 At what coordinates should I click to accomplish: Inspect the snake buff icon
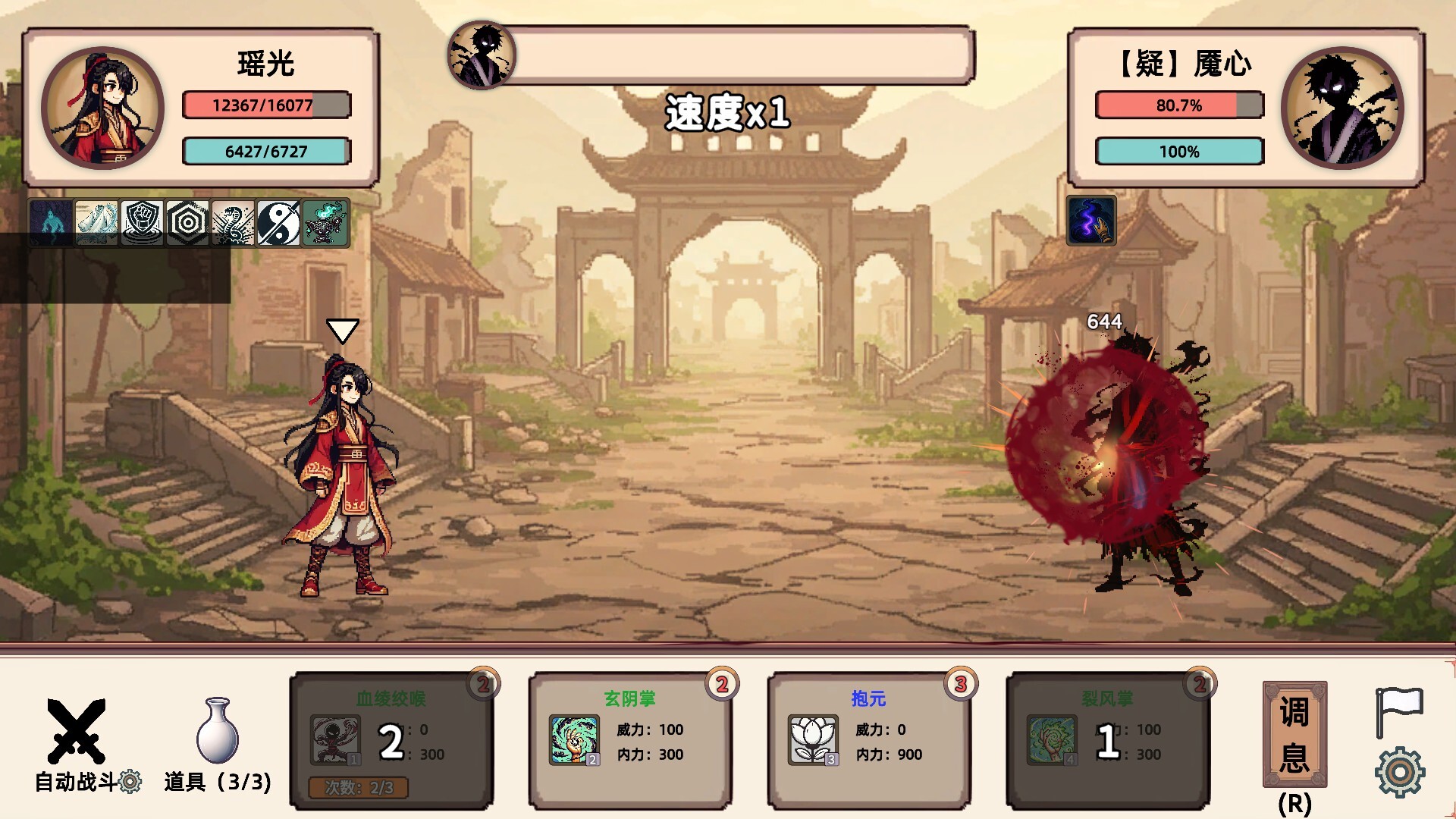coord(233,223)
